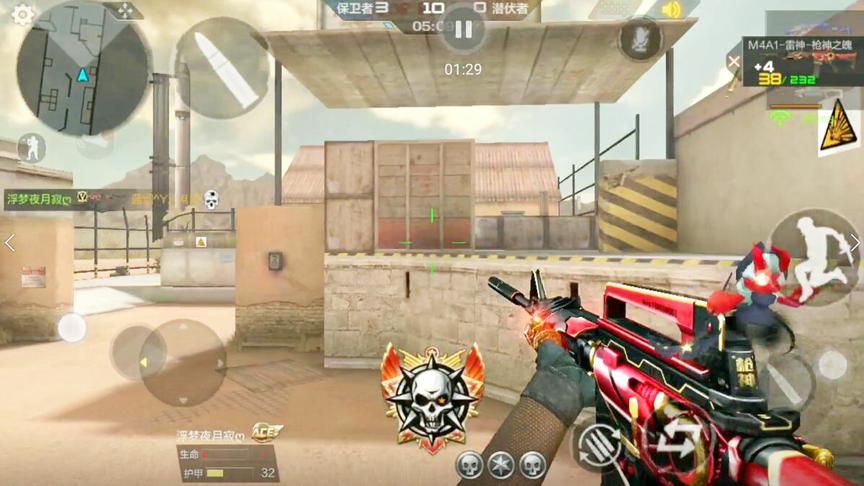
Task: Fire using the bullet button
Action: pyautogui.click(x=221, y=67)
